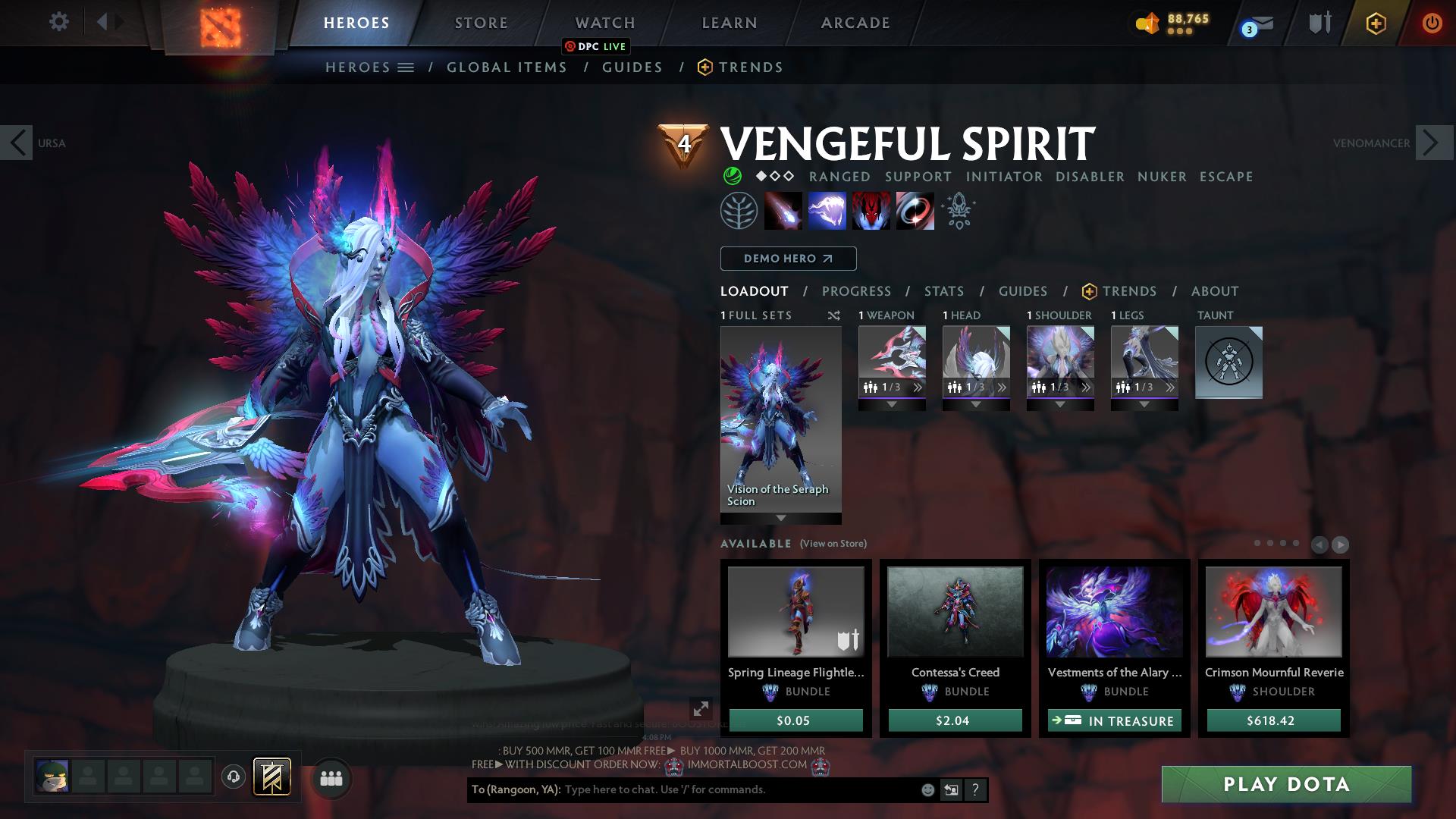The width and height of the screenshot is (1456, 819).
Task: Toggle shuffle for the full sets loadout
Action: point(834,315)
